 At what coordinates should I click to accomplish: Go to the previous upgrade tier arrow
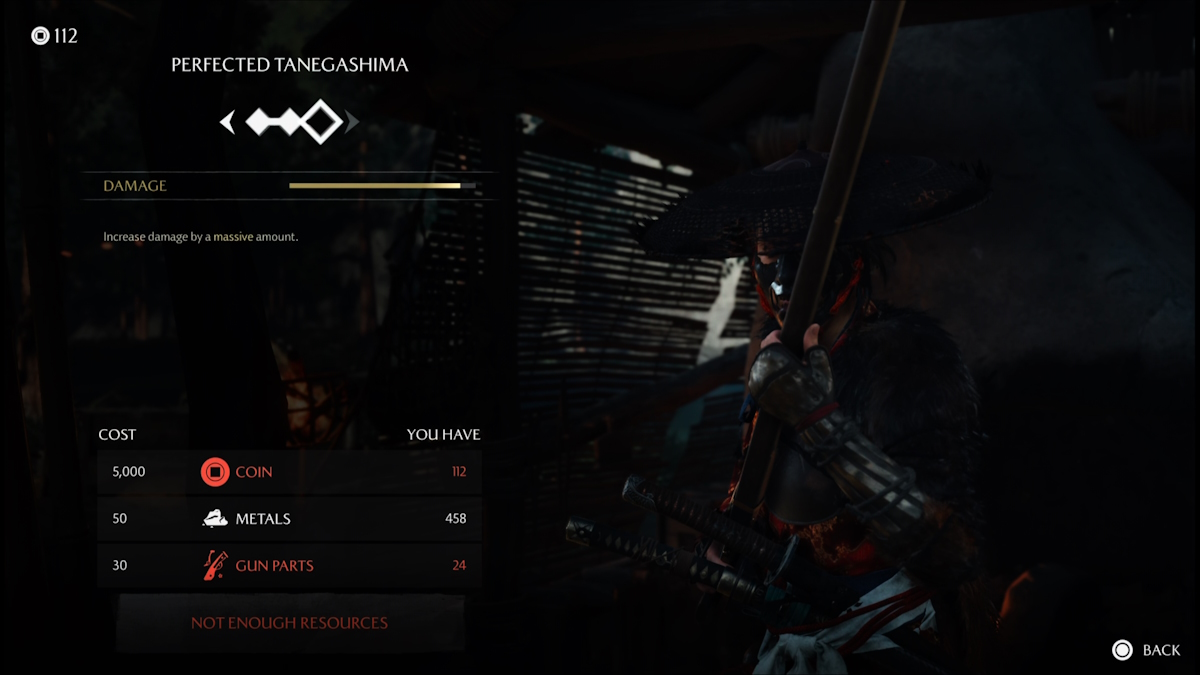click(x=228, y=122)
